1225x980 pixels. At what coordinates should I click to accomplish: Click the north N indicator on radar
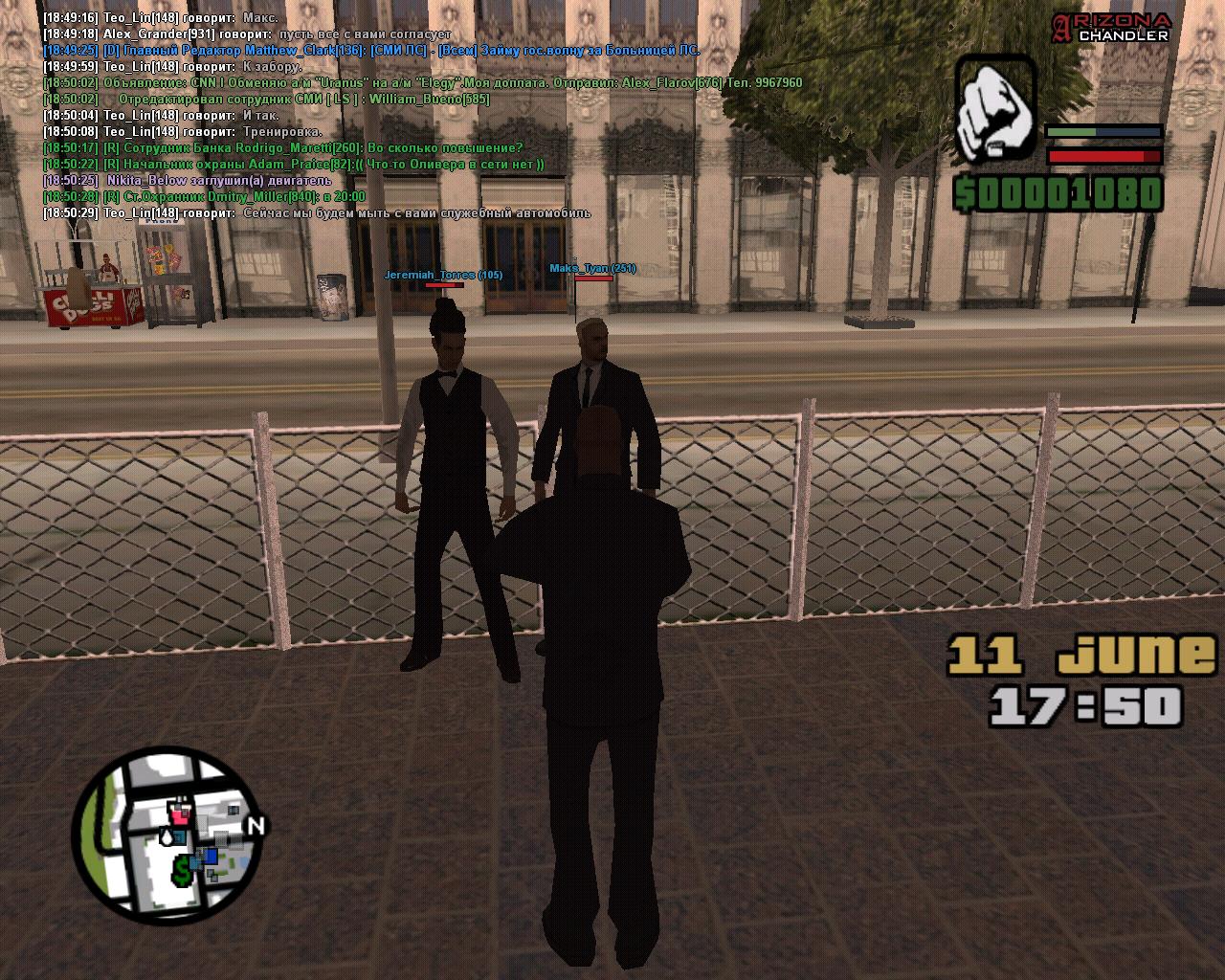tap(256, 825)
